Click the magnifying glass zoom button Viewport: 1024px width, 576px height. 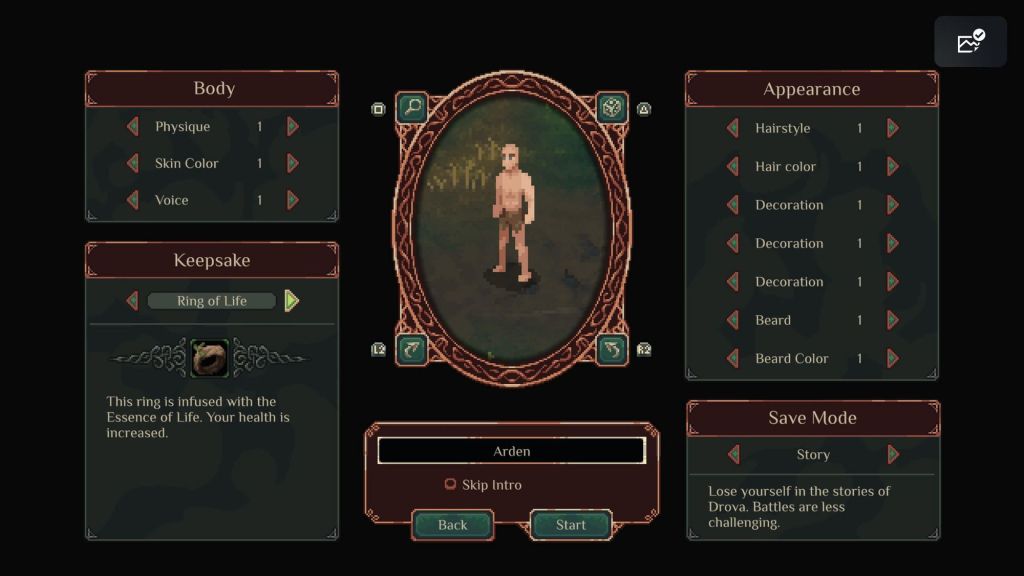(x=411, y=107)
